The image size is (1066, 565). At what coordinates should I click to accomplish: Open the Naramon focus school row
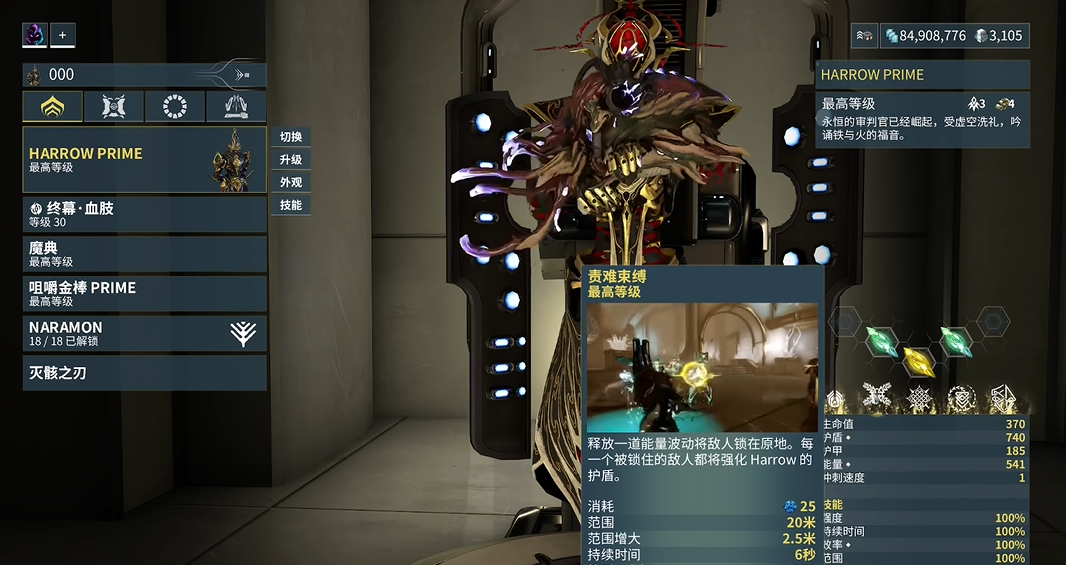144,333
